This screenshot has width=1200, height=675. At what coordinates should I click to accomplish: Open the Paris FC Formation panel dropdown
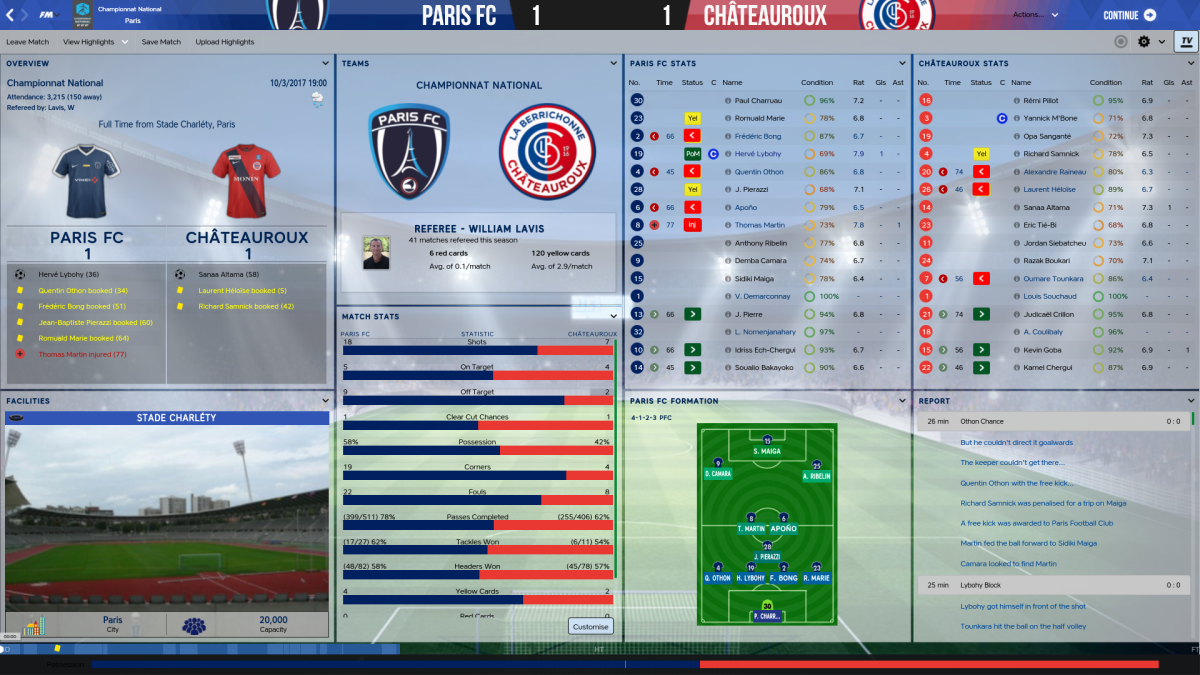coord(904,401)
